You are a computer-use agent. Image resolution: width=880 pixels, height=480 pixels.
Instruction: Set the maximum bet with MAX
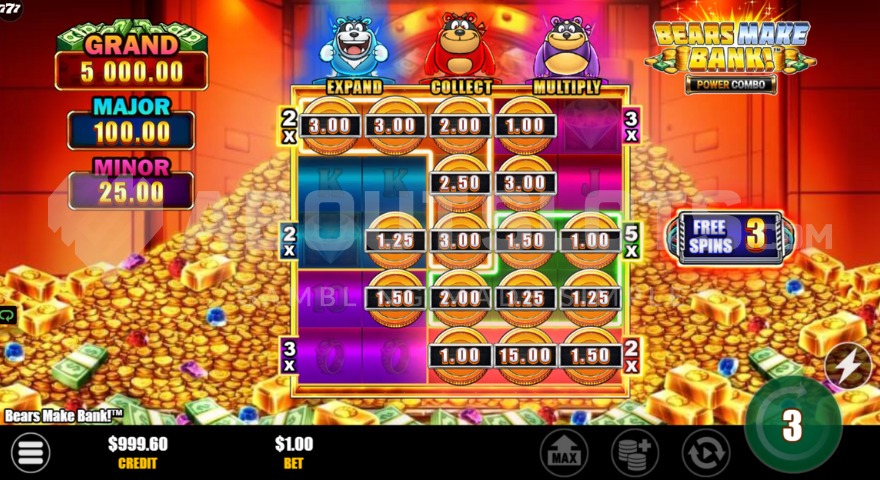tap(564, 453)
